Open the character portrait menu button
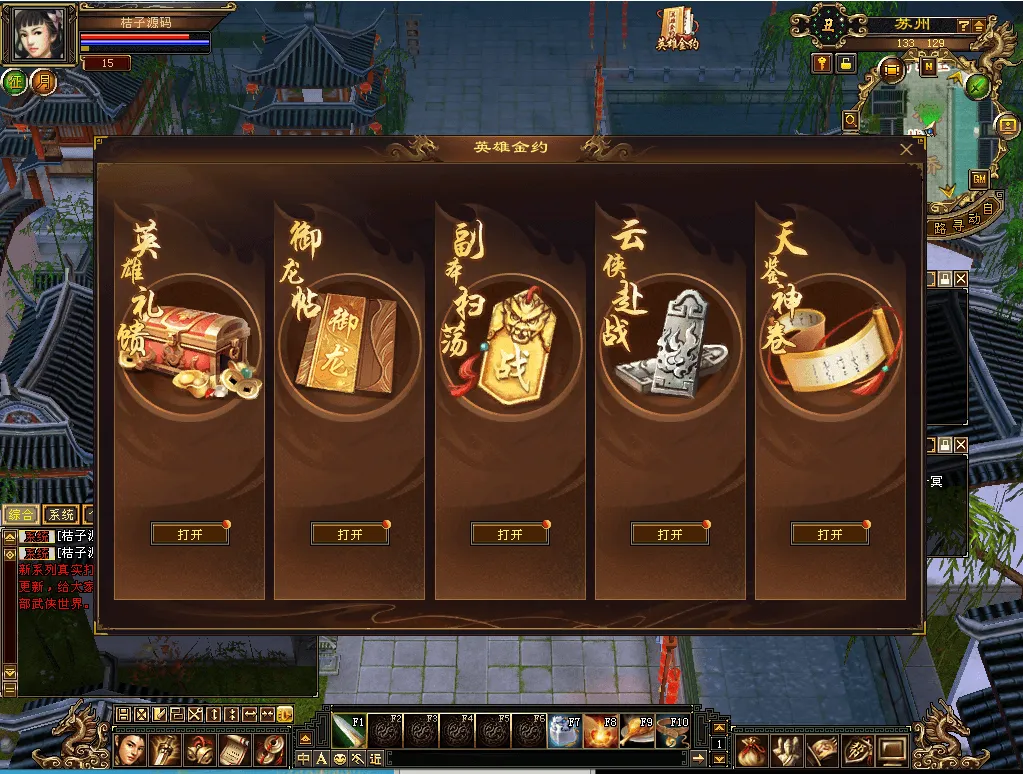1023x774 pixels. [130, 749]
